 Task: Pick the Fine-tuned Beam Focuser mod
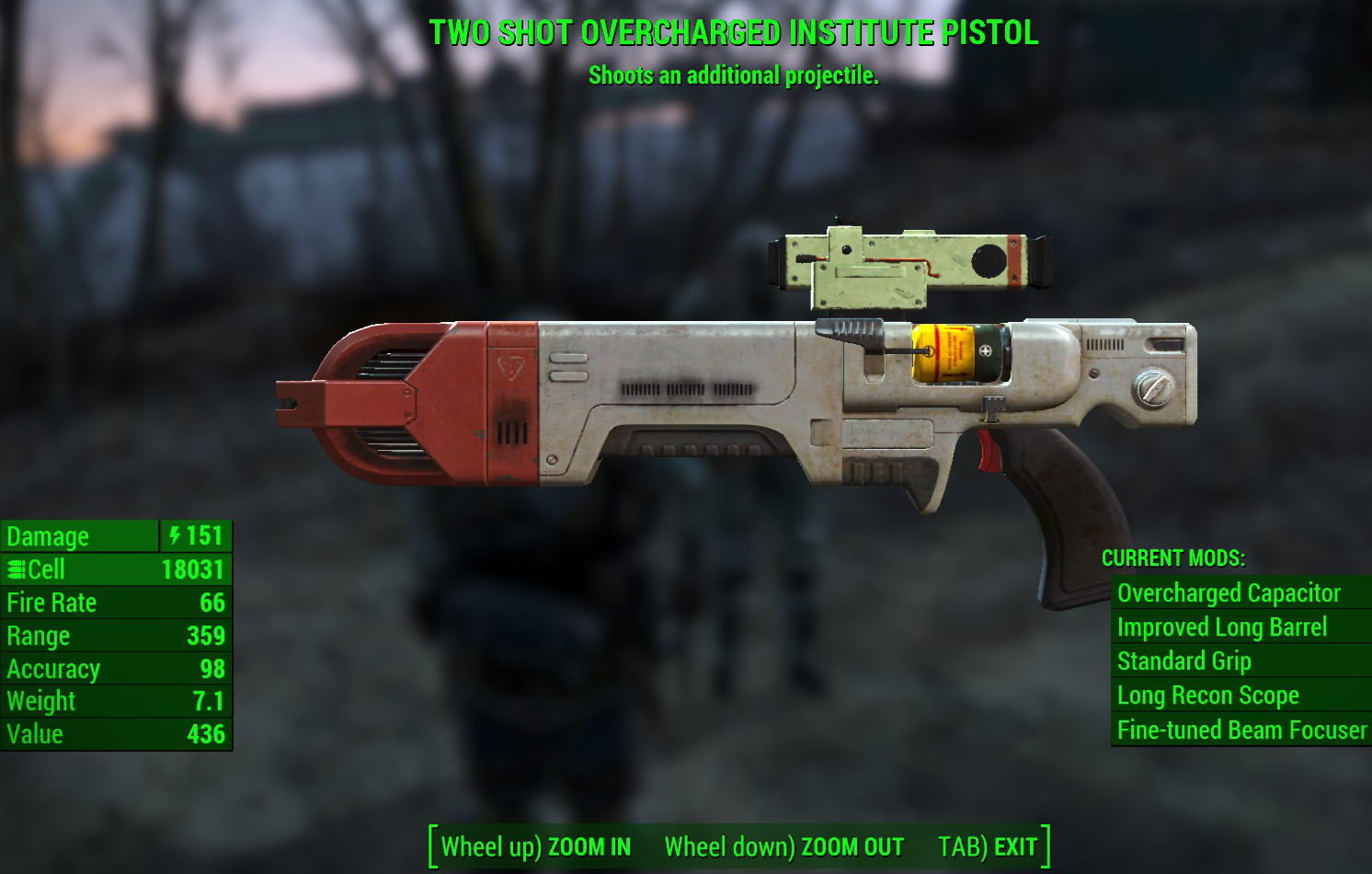point(1241,730)
